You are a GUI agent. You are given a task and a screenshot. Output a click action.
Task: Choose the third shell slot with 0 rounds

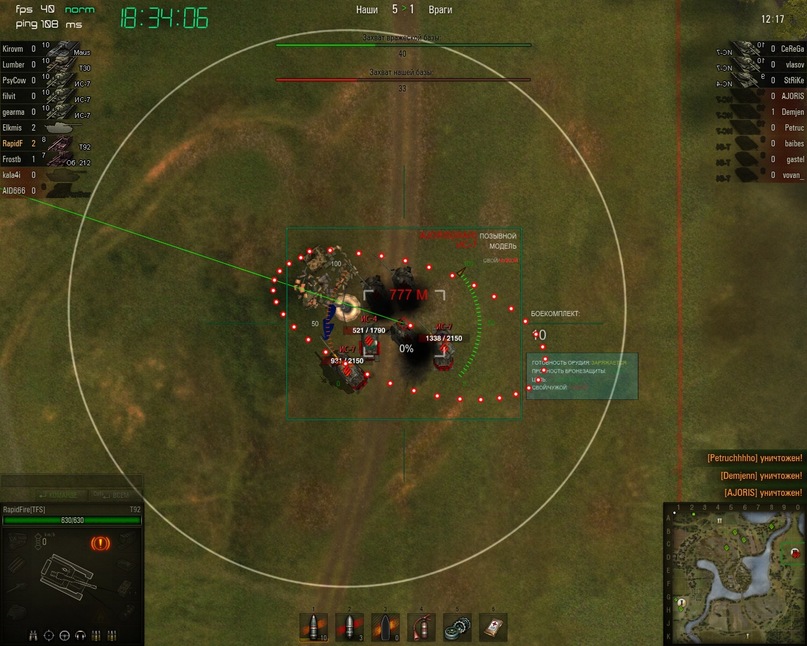[385, 627]
